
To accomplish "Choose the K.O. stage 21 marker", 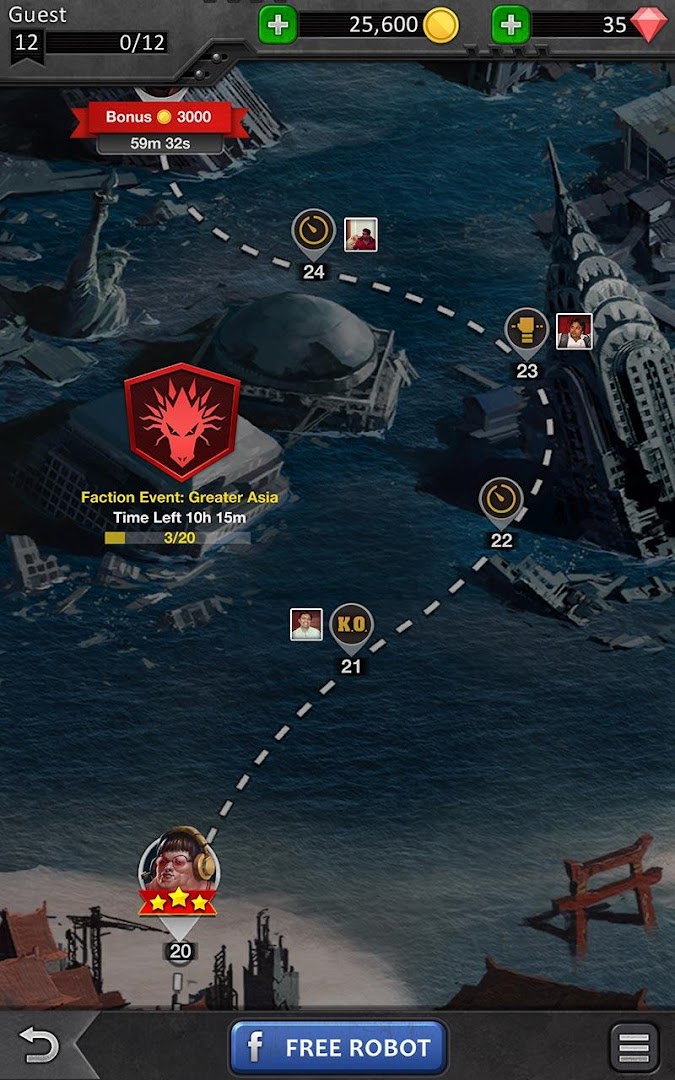I will coord(351,627).
